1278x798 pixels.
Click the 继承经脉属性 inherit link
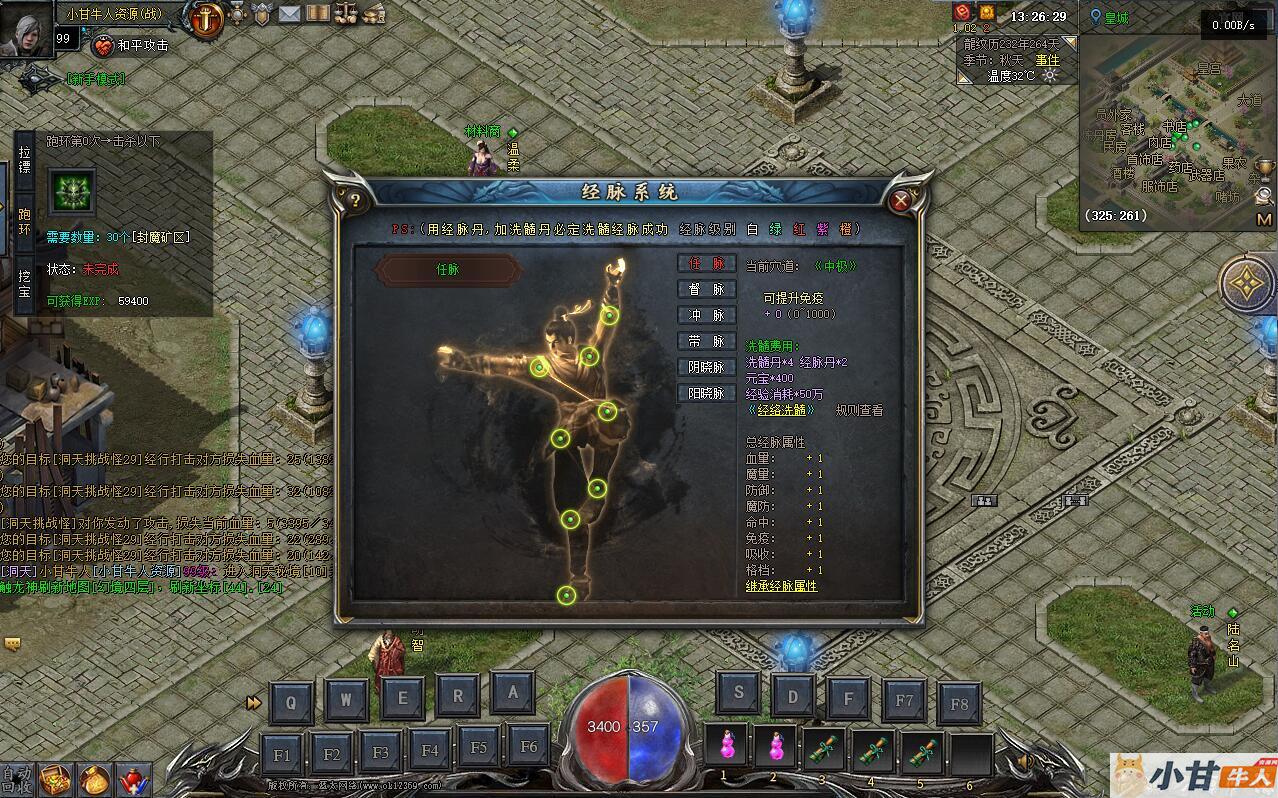point(781,586)
